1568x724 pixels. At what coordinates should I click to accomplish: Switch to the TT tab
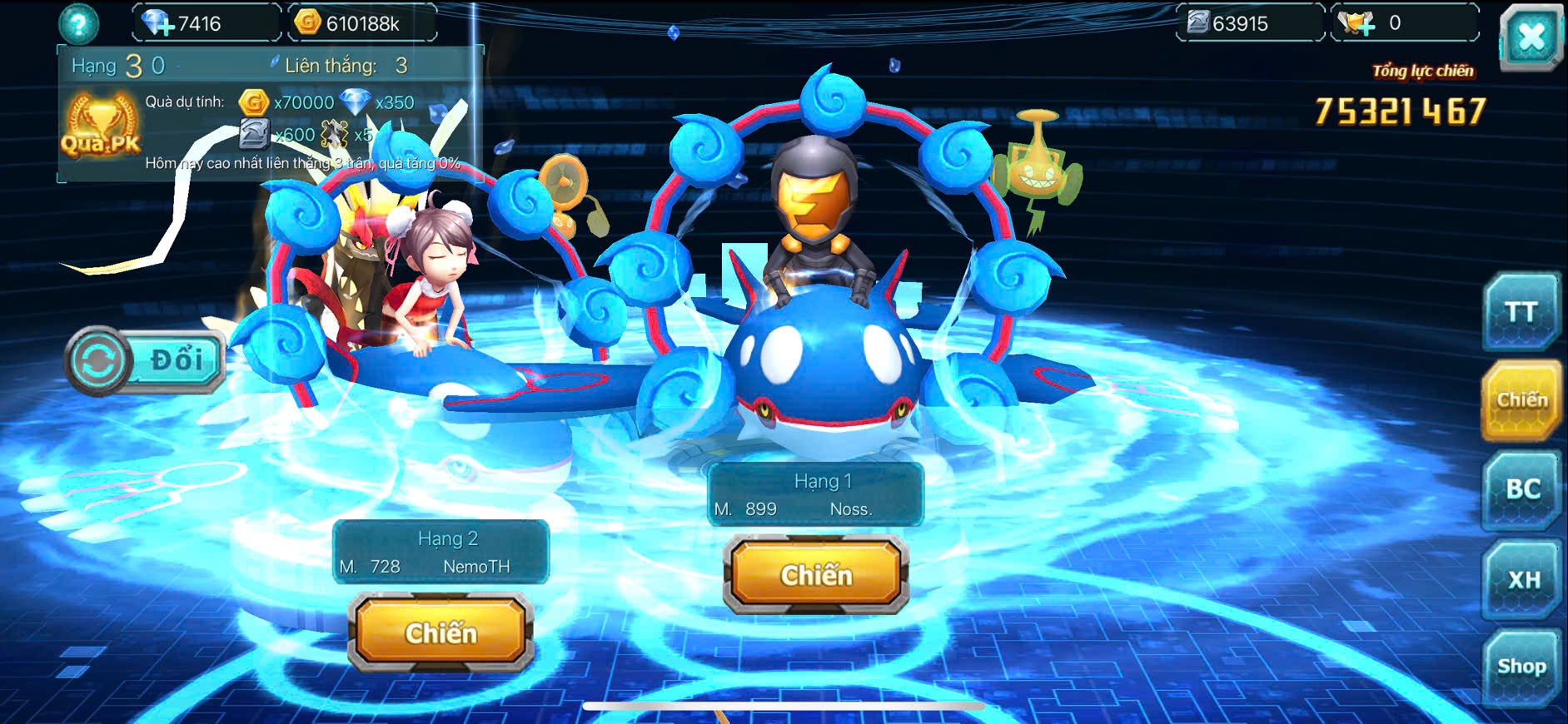point(1521,312)
